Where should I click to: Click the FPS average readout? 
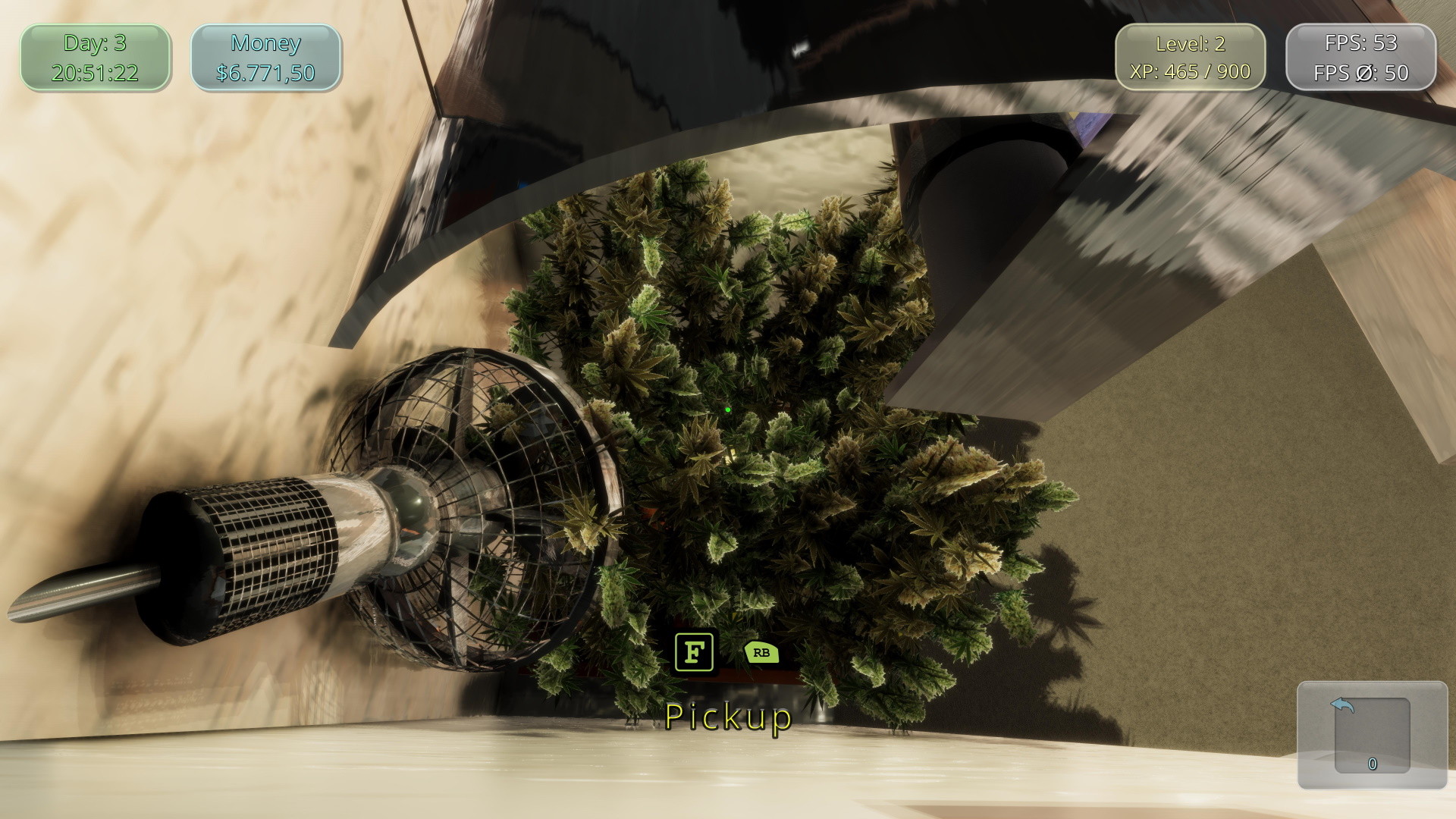coord(1360,74)
